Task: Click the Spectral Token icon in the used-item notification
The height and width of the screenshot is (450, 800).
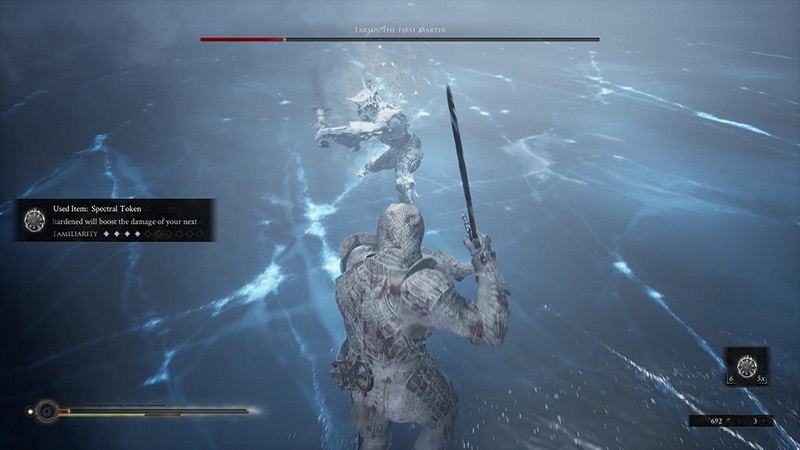Action: [35, 219]
